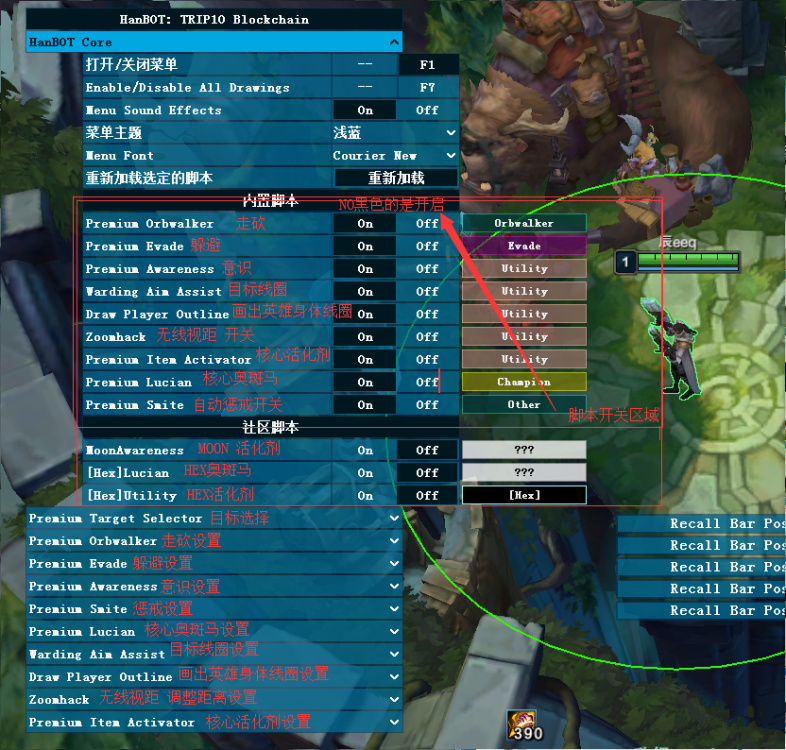Open the Premium Smite settings section
The width and height of the screenshot is (786, 750).
tap(214, 609)
